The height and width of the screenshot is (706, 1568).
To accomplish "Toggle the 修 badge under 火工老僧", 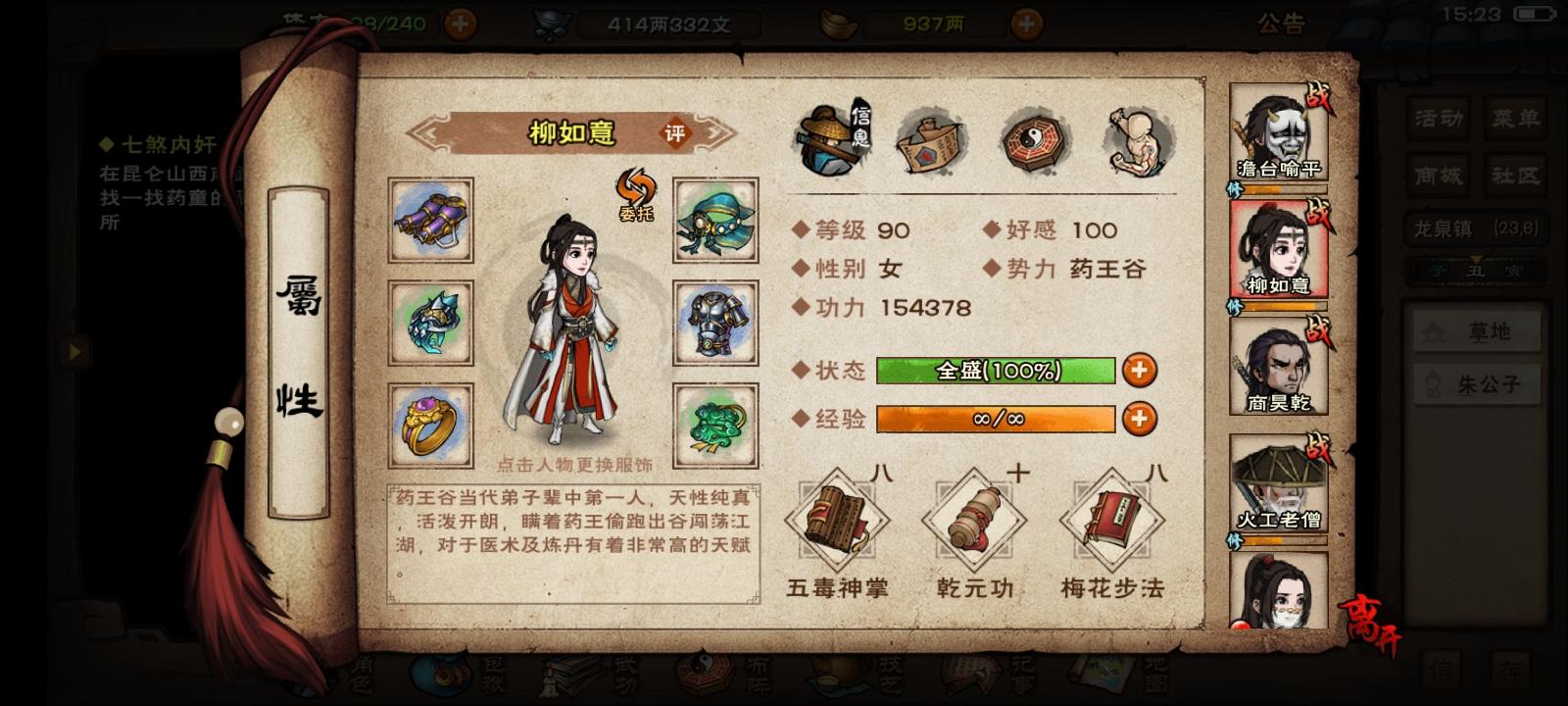I will (x=1237, y=541).
